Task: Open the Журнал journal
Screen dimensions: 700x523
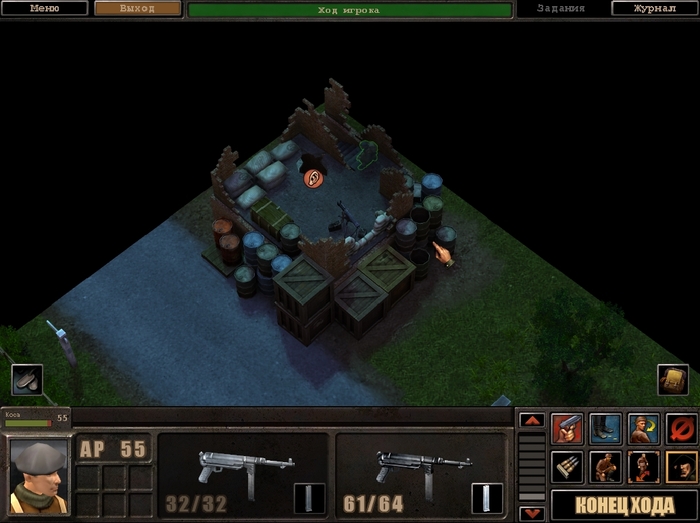Action: pyautogui.click(x=655, y=8)
